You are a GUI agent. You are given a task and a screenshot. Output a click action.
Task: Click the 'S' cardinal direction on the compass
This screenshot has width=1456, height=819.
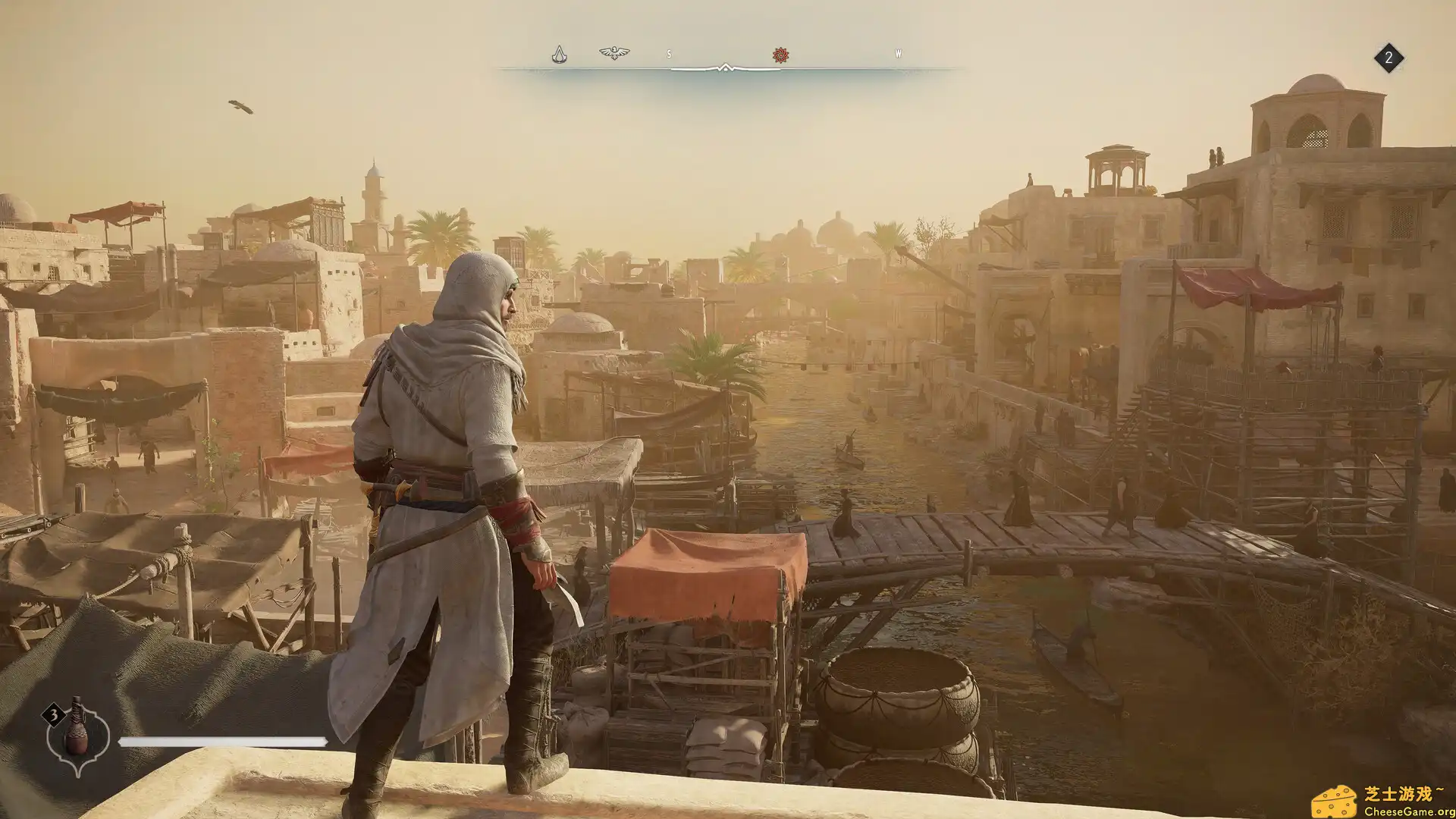pyautogui.click(x=669, y=53)
